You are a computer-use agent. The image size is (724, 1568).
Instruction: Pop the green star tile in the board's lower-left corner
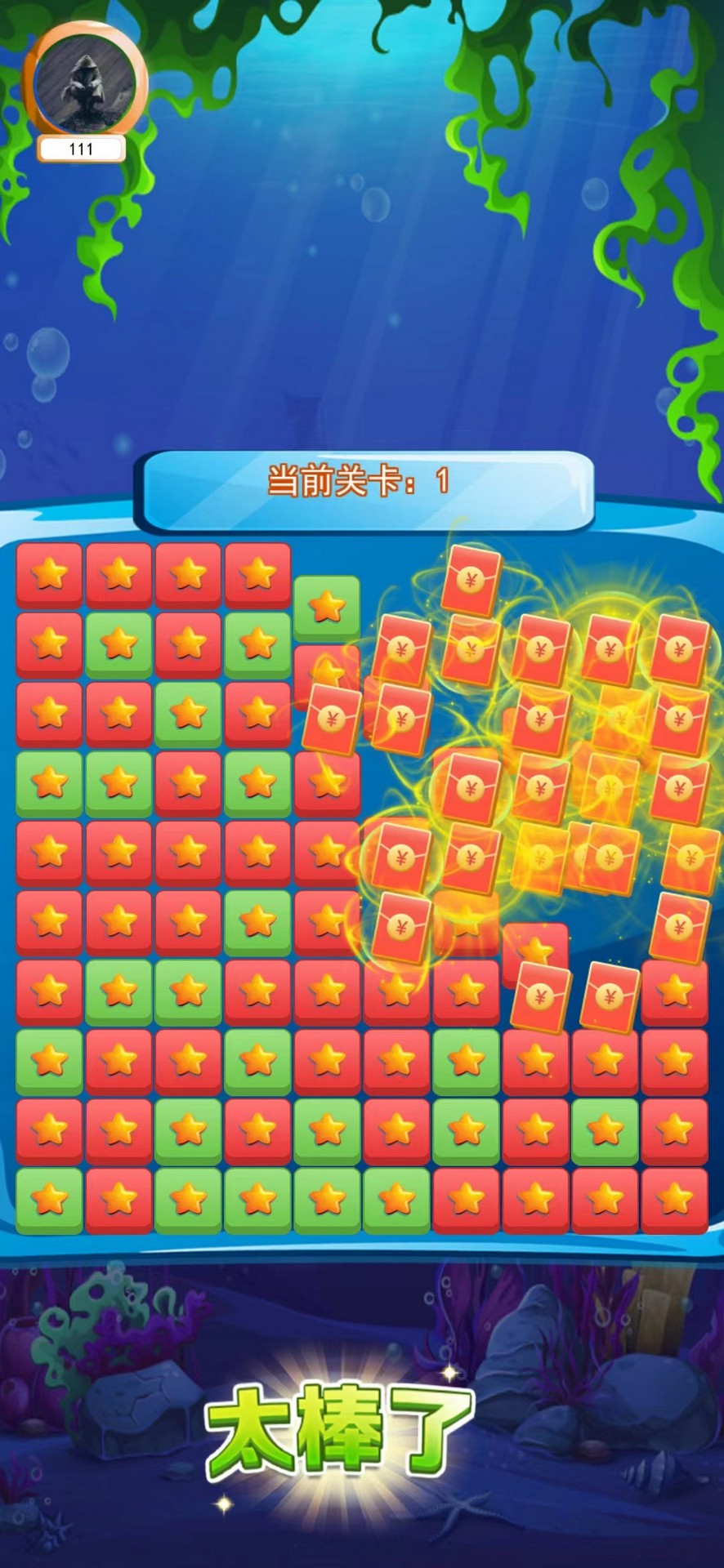tap(49, 1199)
